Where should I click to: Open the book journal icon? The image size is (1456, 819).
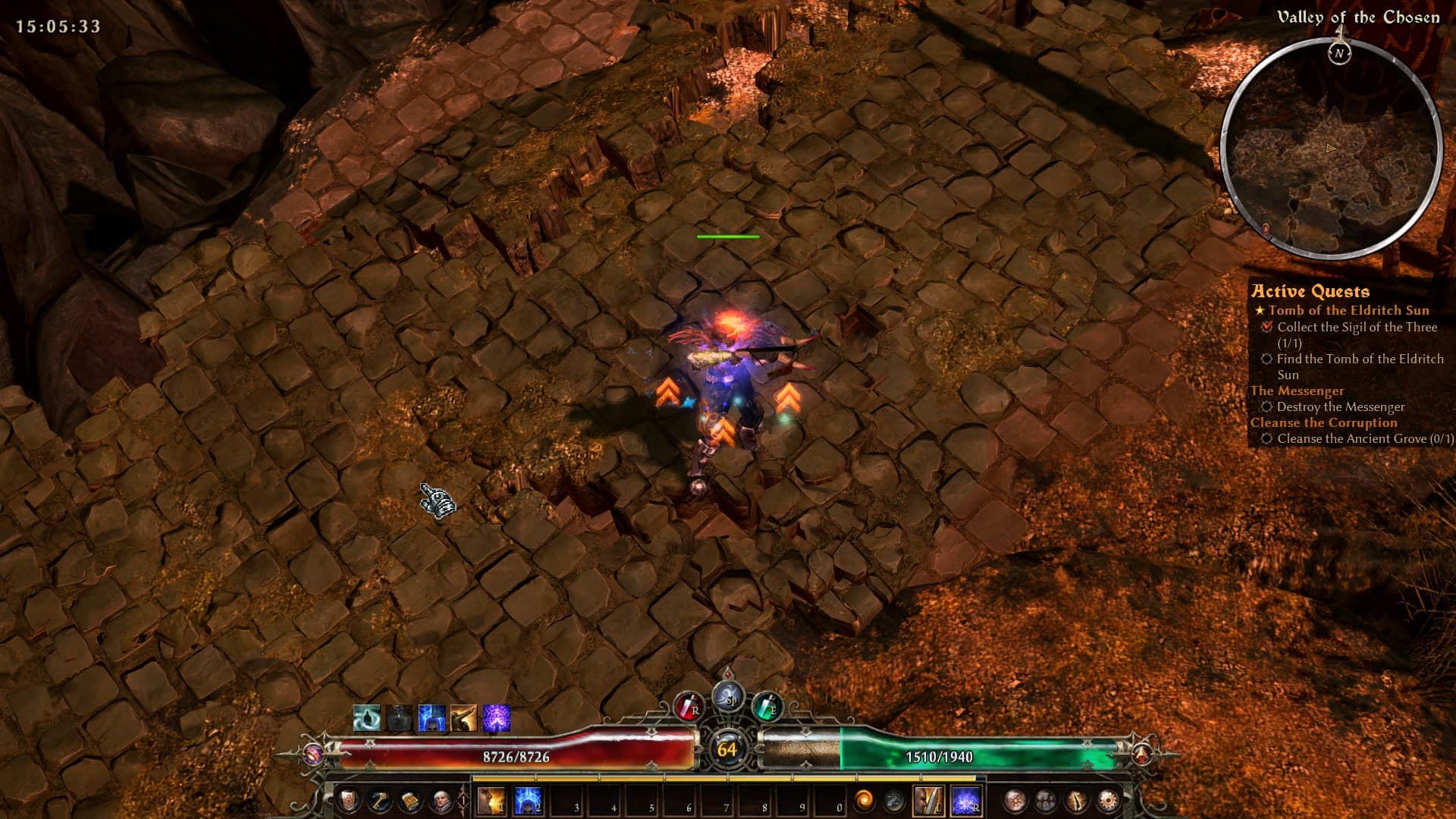coord(410,800)
